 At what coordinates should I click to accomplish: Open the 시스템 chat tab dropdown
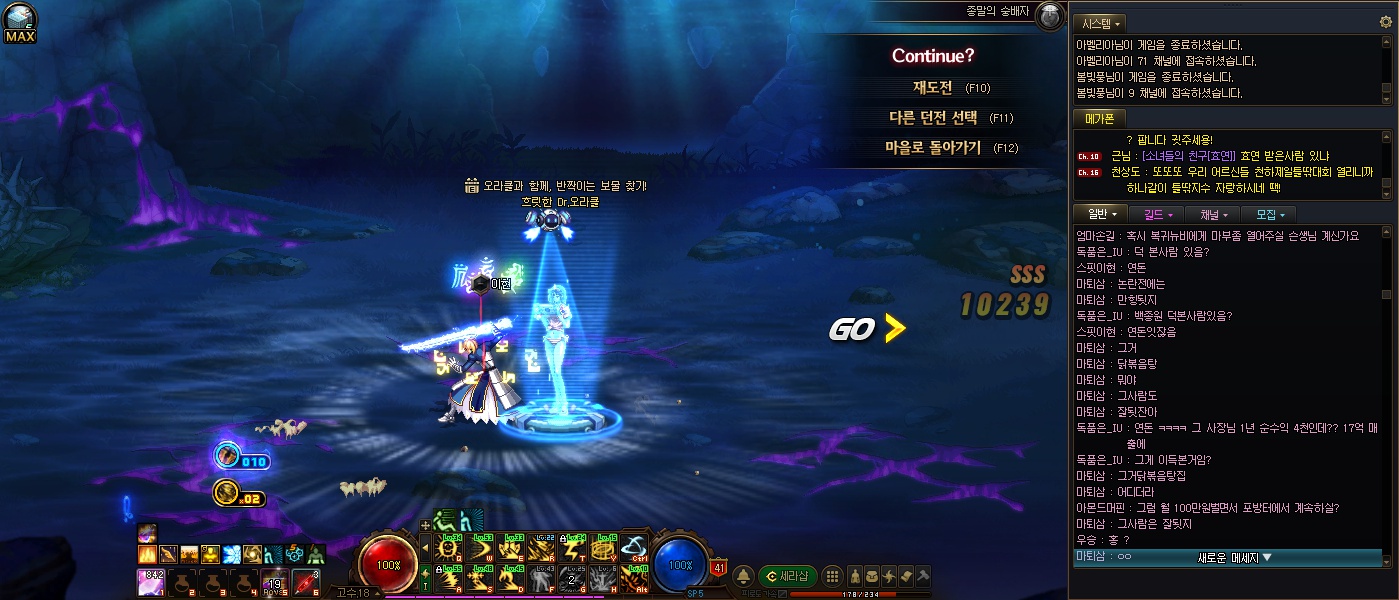(x=1100, y=22)
